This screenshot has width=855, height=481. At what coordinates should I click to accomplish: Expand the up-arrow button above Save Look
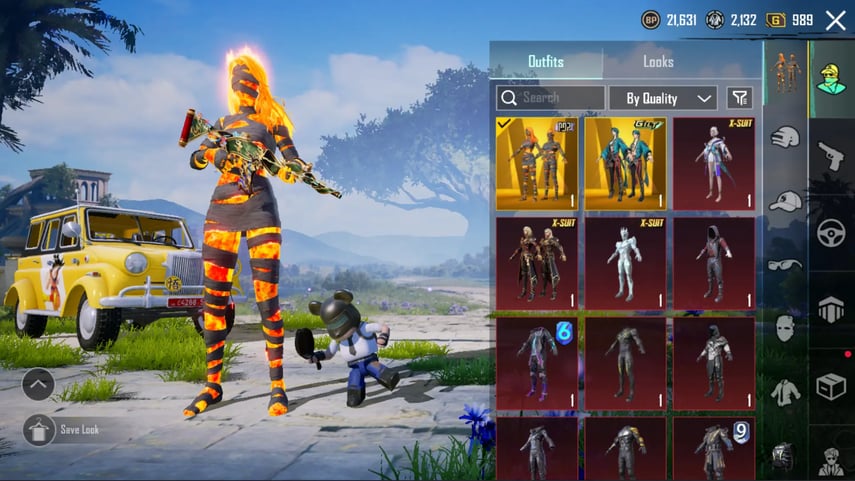tap(38, 384)
